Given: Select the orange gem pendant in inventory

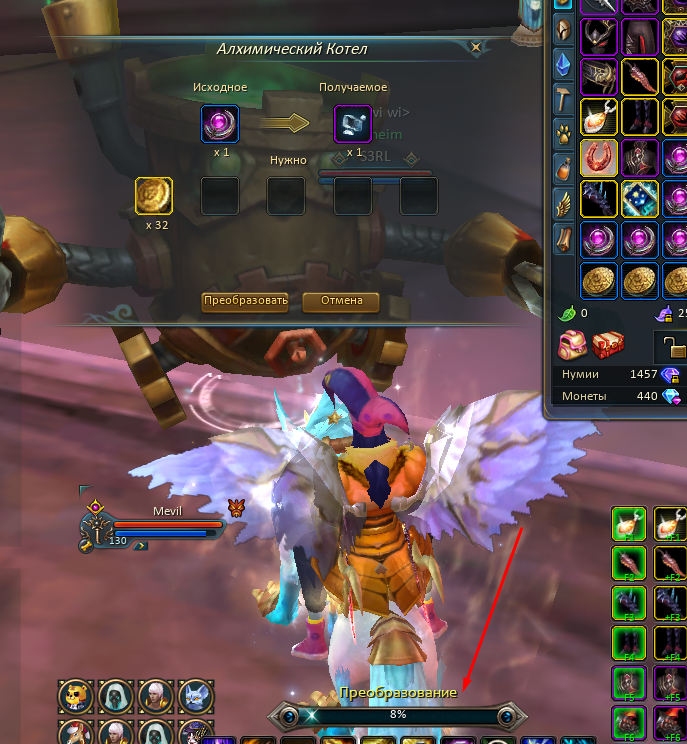Looking at the screenshot, I should pyautogui.click(x=599, y=117).
